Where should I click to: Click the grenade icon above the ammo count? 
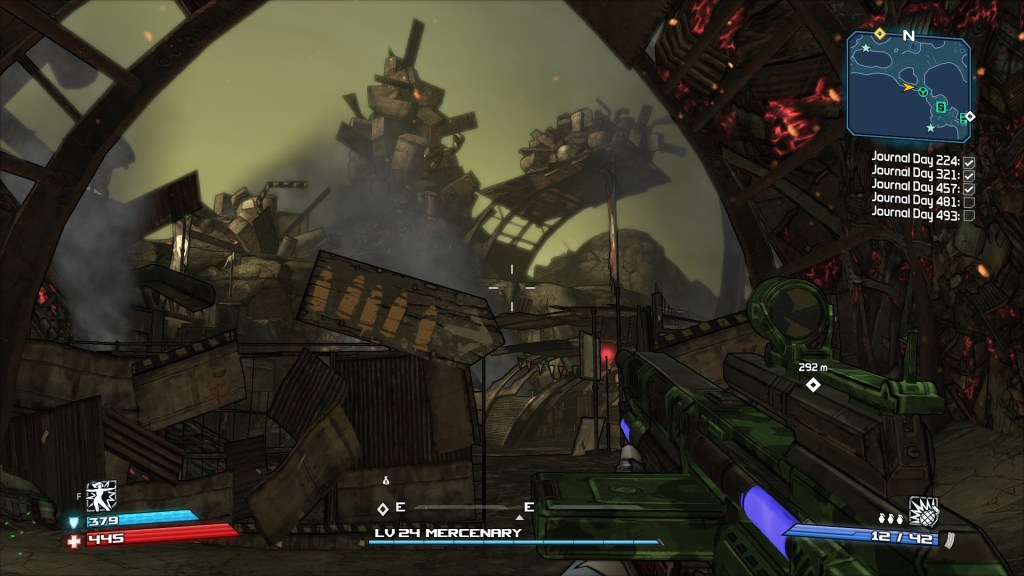(x=922, y=508)
